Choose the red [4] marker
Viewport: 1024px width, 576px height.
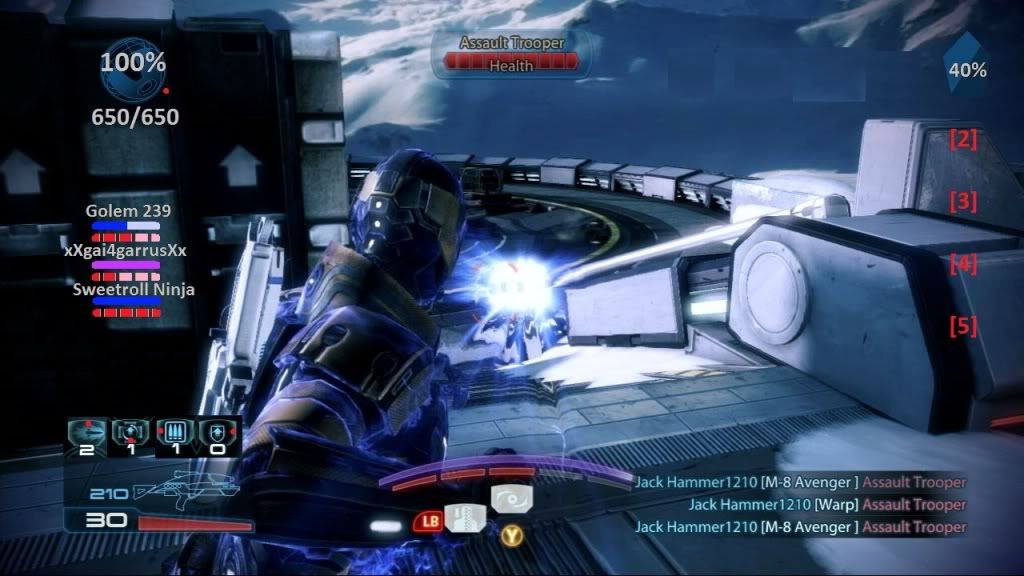pyautogui.click(x=963, y=264)
